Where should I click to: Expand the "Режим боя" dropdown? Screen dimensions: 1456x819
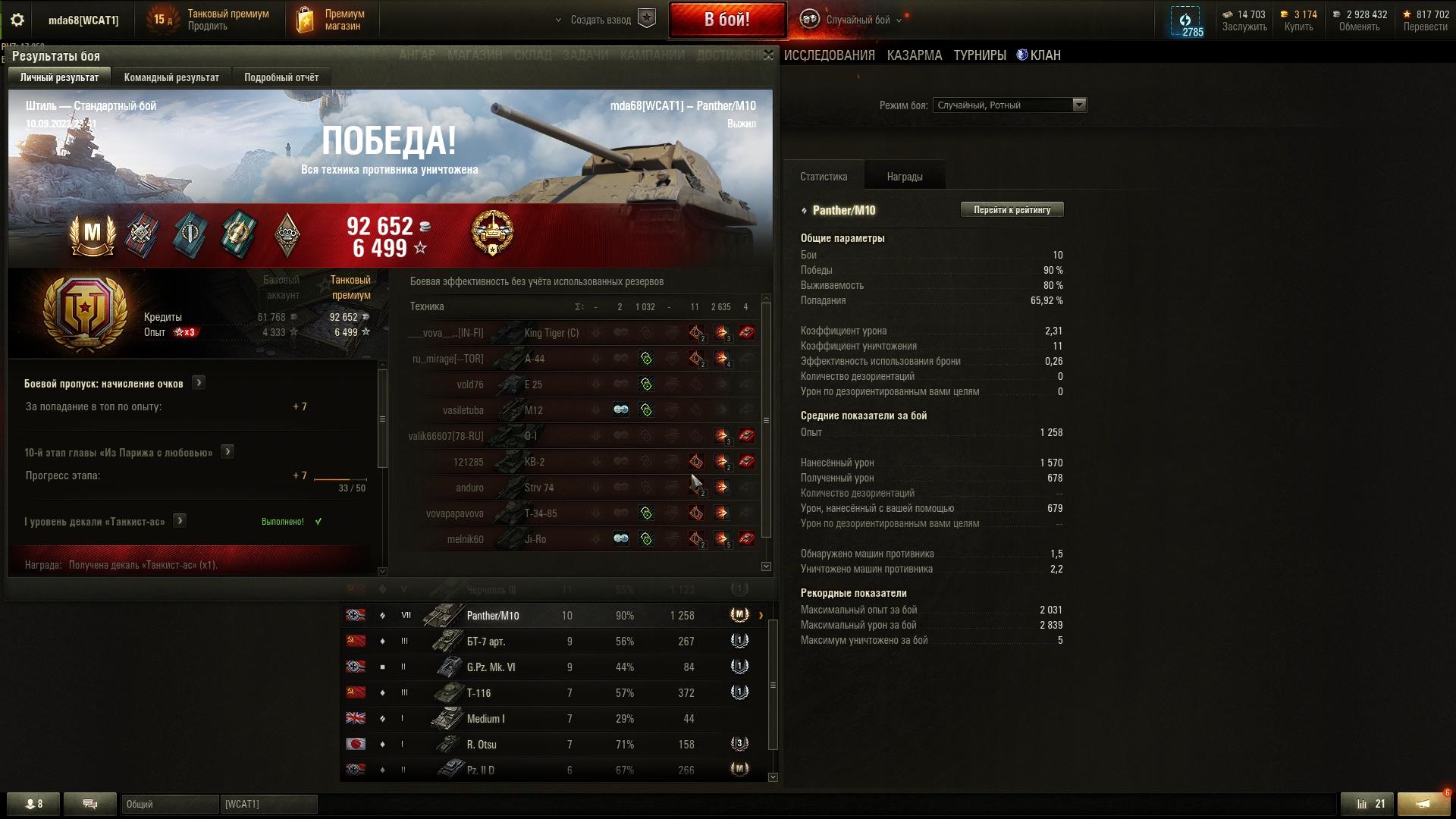[x=1079, y=105]
